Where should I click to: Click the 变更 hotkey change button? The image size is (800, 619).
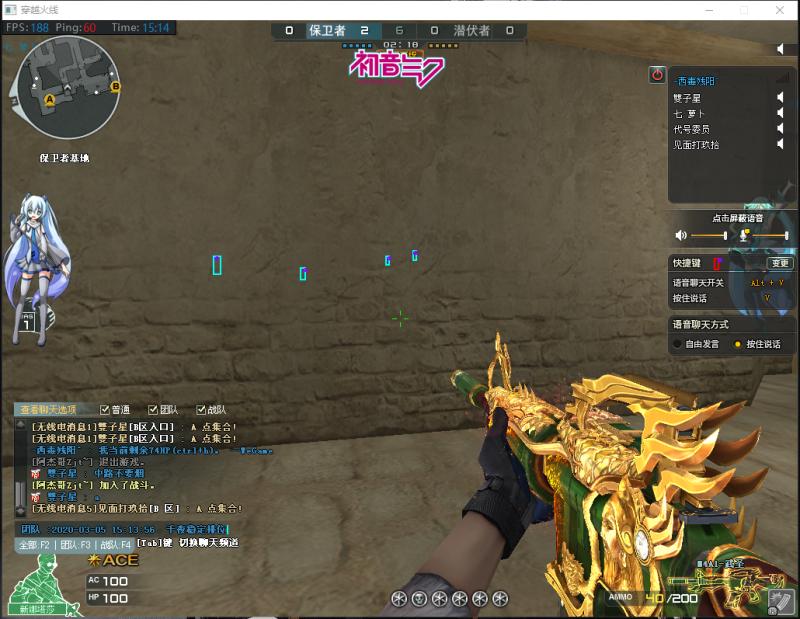780,263
